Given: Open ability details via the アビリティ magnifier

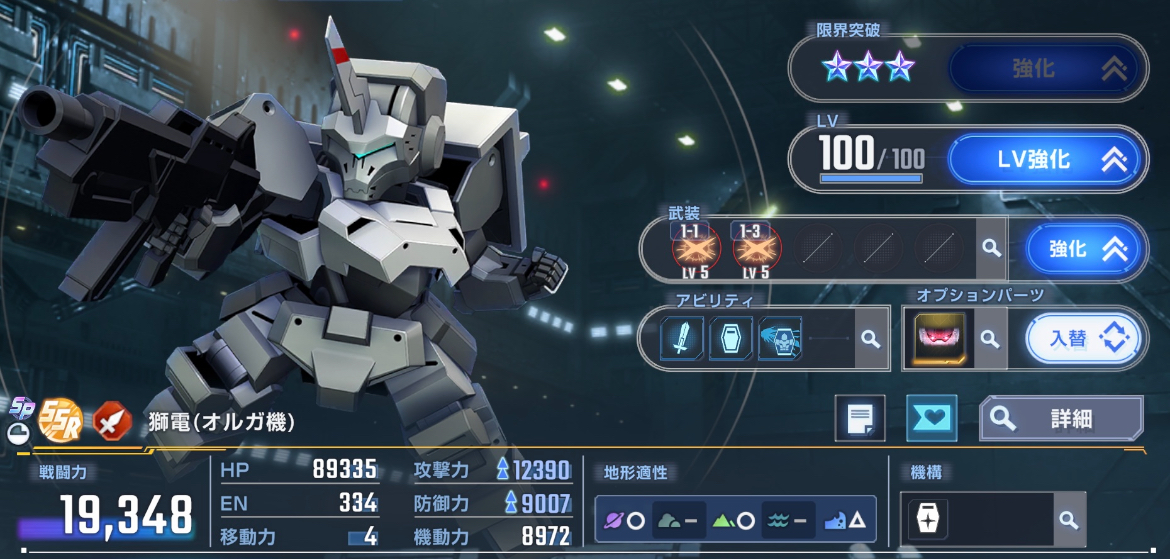Looking at the screenshot, I should (870, 339).
